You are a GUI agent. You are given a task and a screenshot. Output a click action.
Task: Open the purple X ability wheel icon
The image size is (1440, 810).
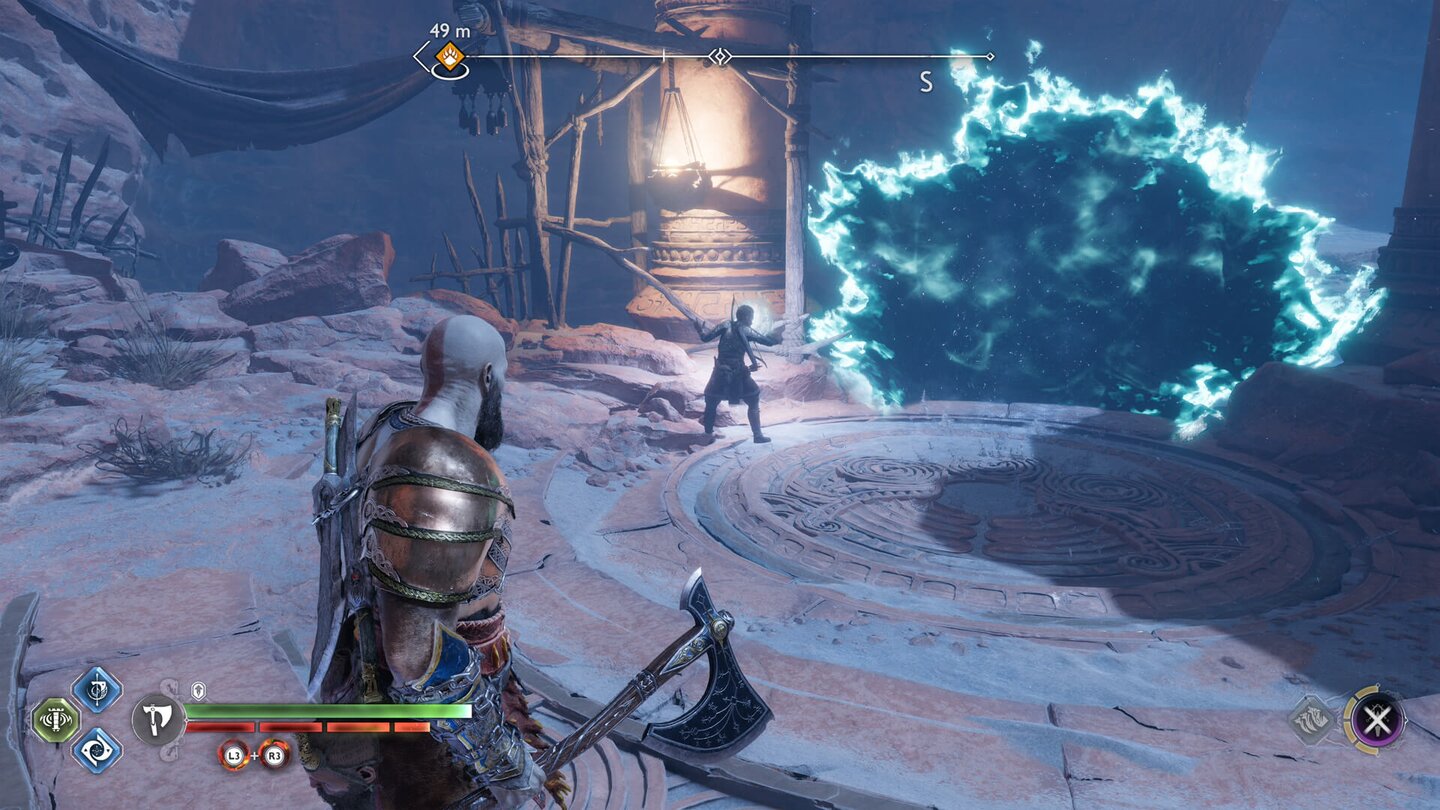tap(1378, 718)
